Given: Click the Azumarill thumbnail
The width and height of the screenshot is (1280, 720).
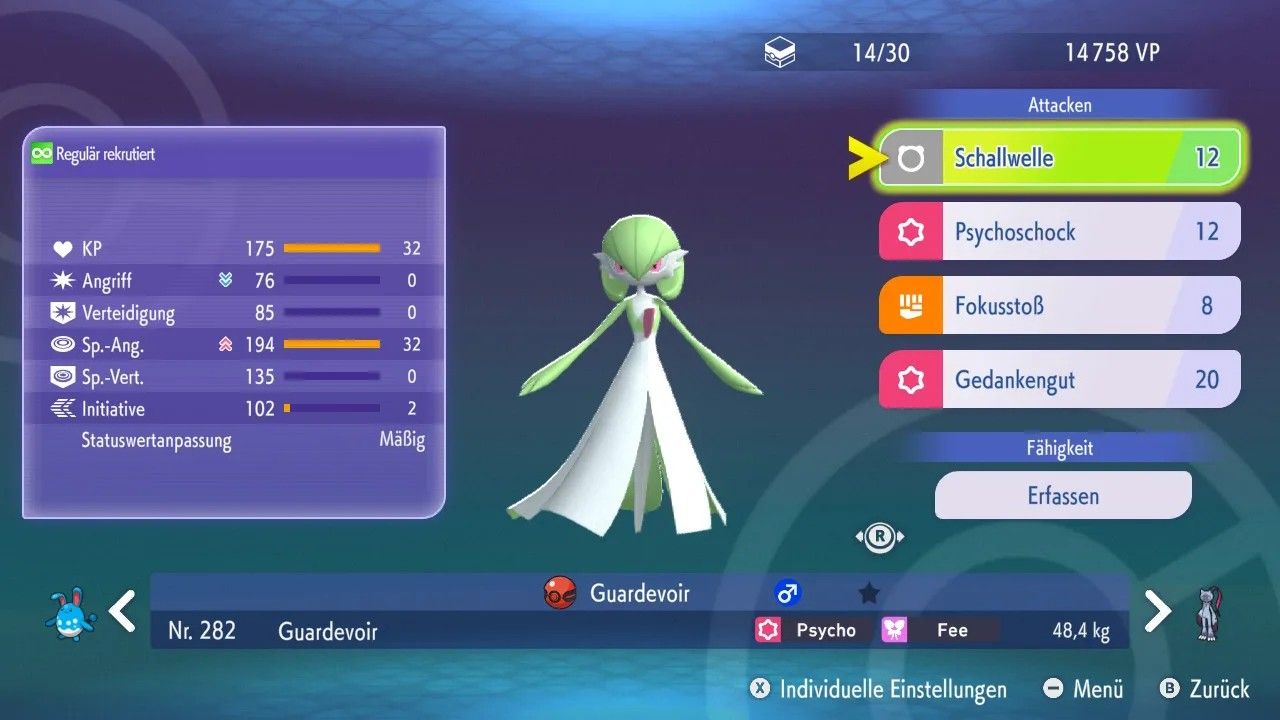Looking at the screenshot, I should 71,613.
